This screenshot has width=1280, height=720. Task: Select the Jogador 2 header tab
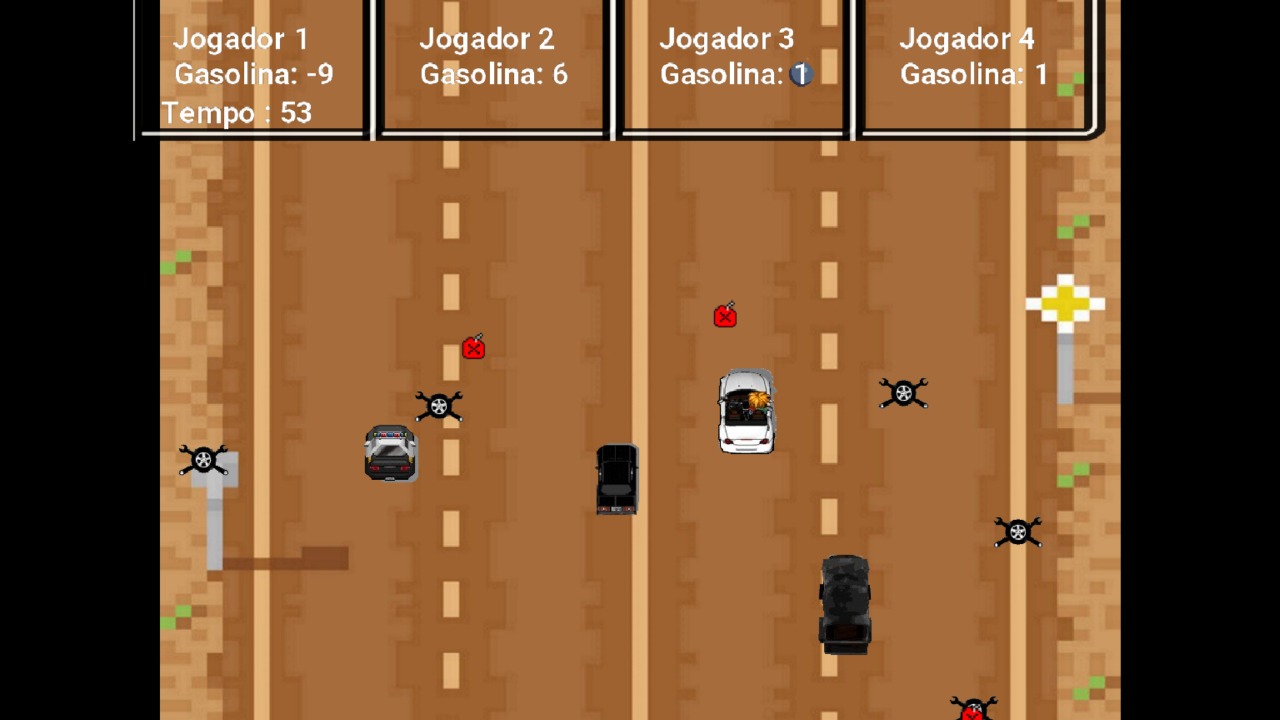[487, 40]
